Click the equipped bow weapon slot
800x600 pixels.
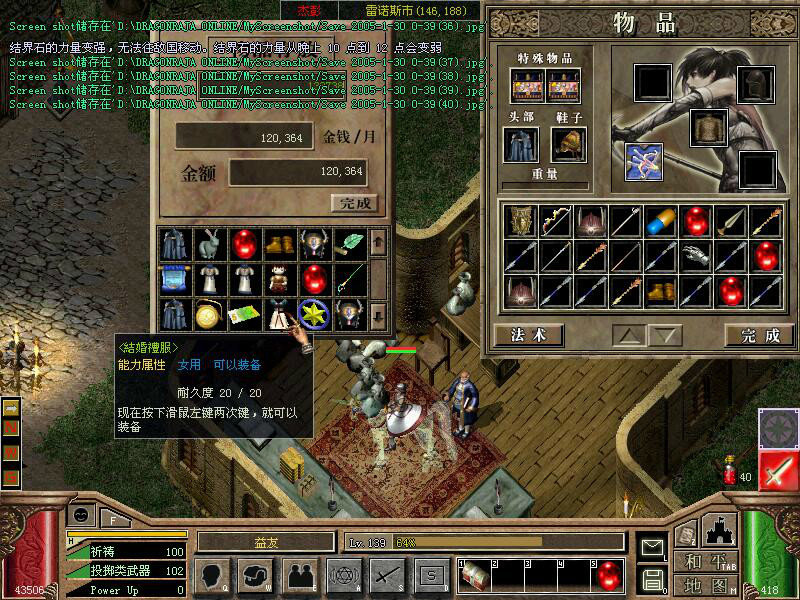(x=644, y=161)
